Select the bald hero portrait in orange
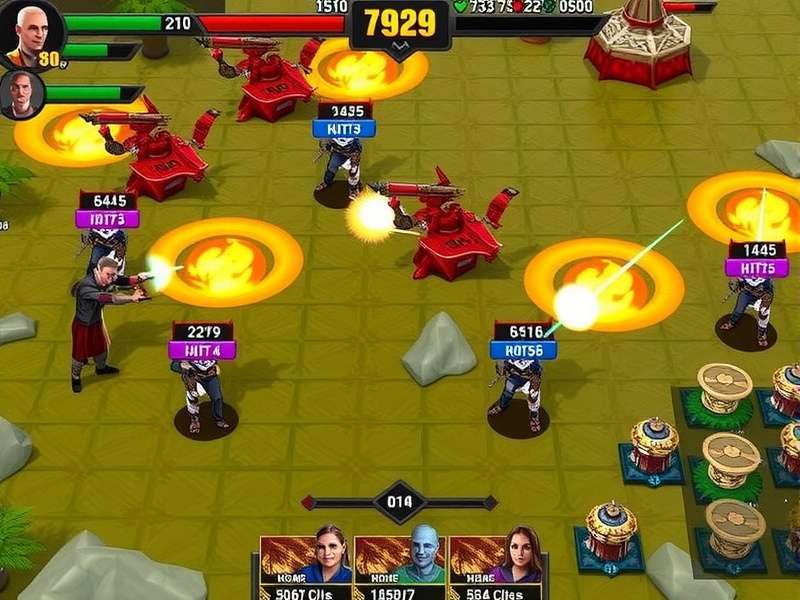Viewport: 800px width, 600px height. (31, 33)
